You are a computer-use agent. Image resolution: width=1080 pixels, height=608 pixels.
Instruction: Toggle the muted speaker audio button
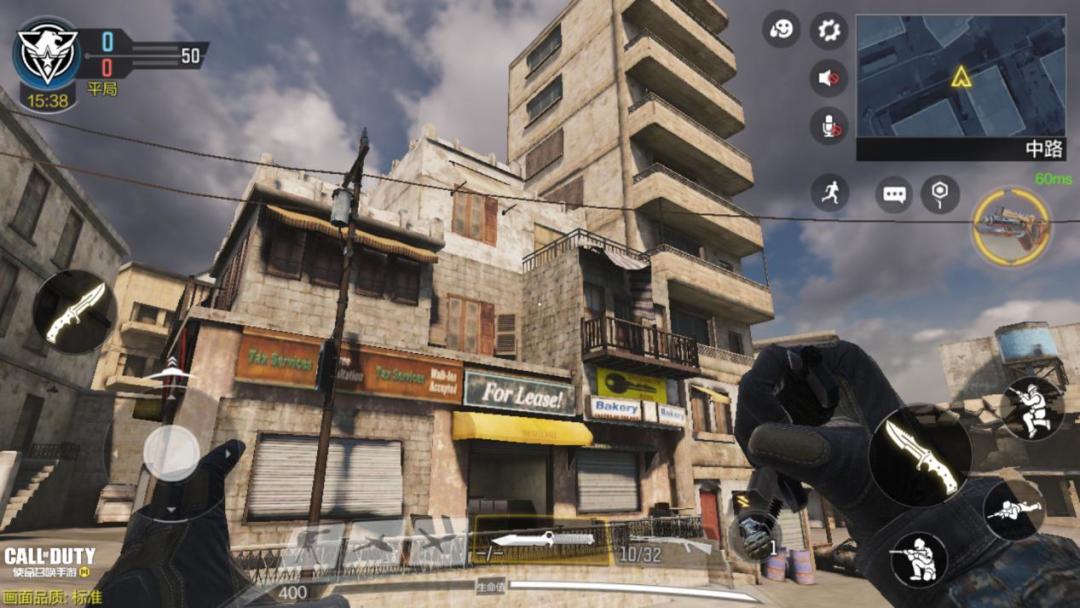click(828, 77)
